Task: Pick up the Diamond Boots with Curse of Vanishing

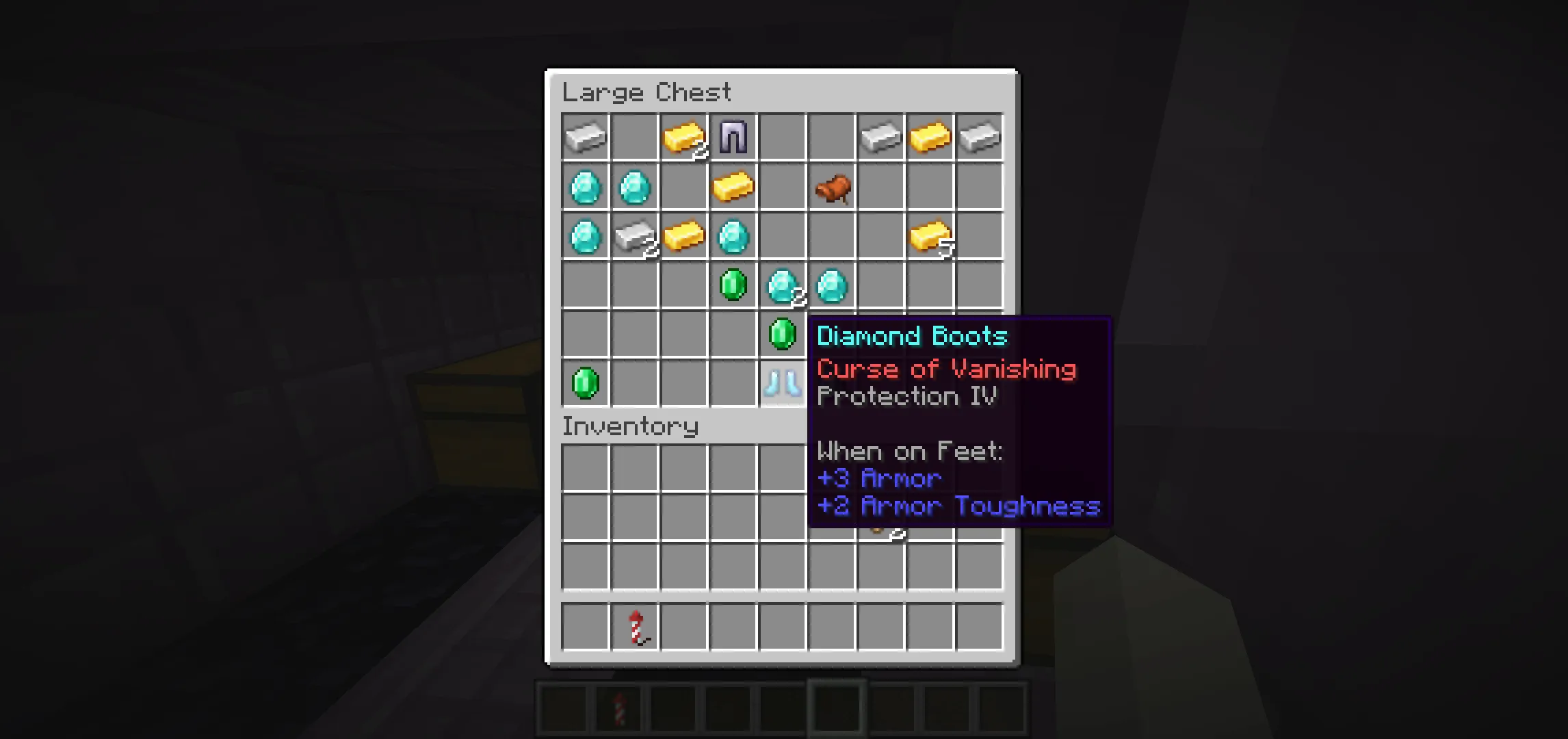Action: 783,385
